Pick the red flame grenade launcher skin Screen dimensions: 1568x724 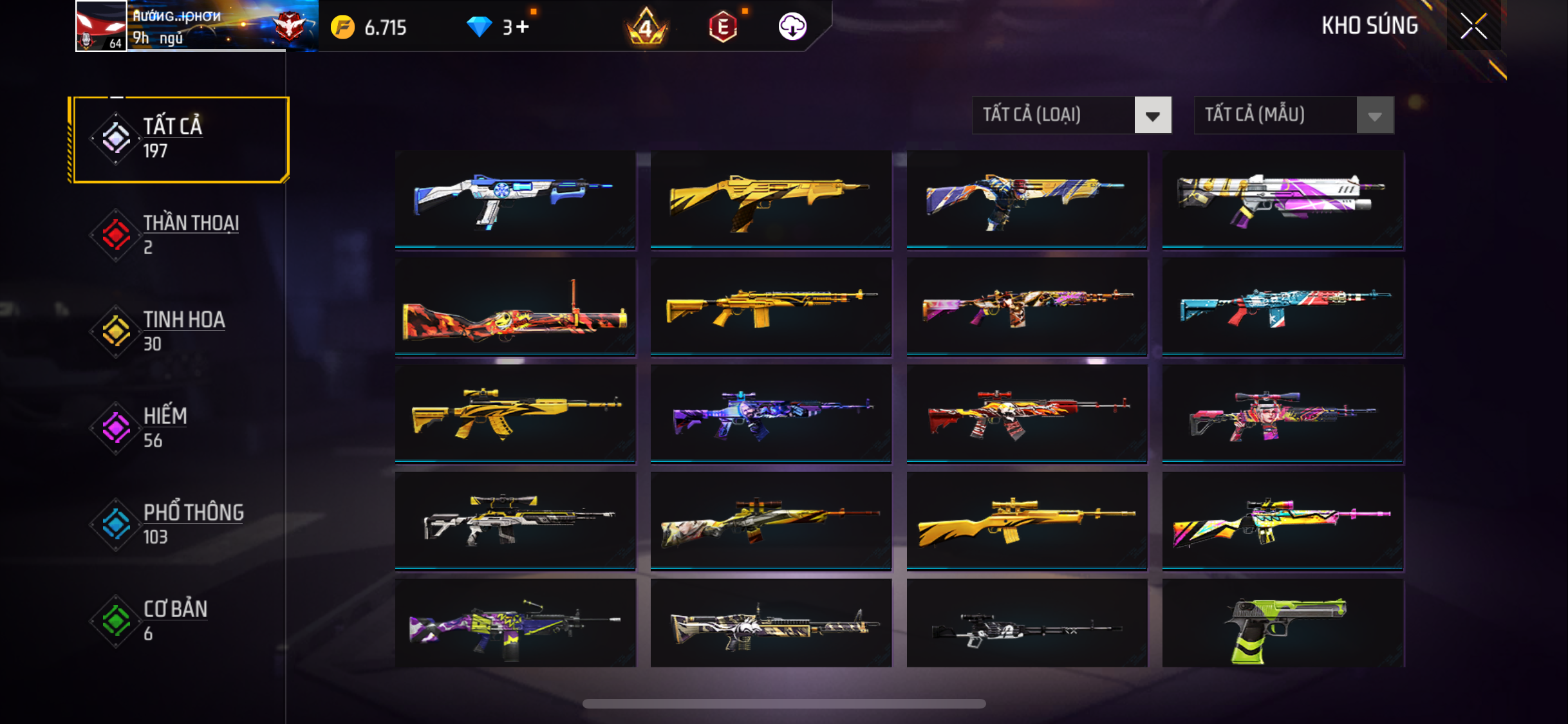click(x=515, y=307)
